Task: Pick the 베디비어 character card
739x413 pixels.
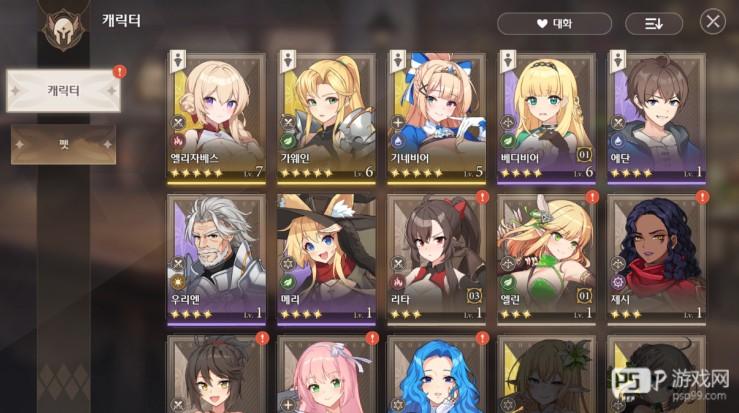Action: [x=546, y=117]
